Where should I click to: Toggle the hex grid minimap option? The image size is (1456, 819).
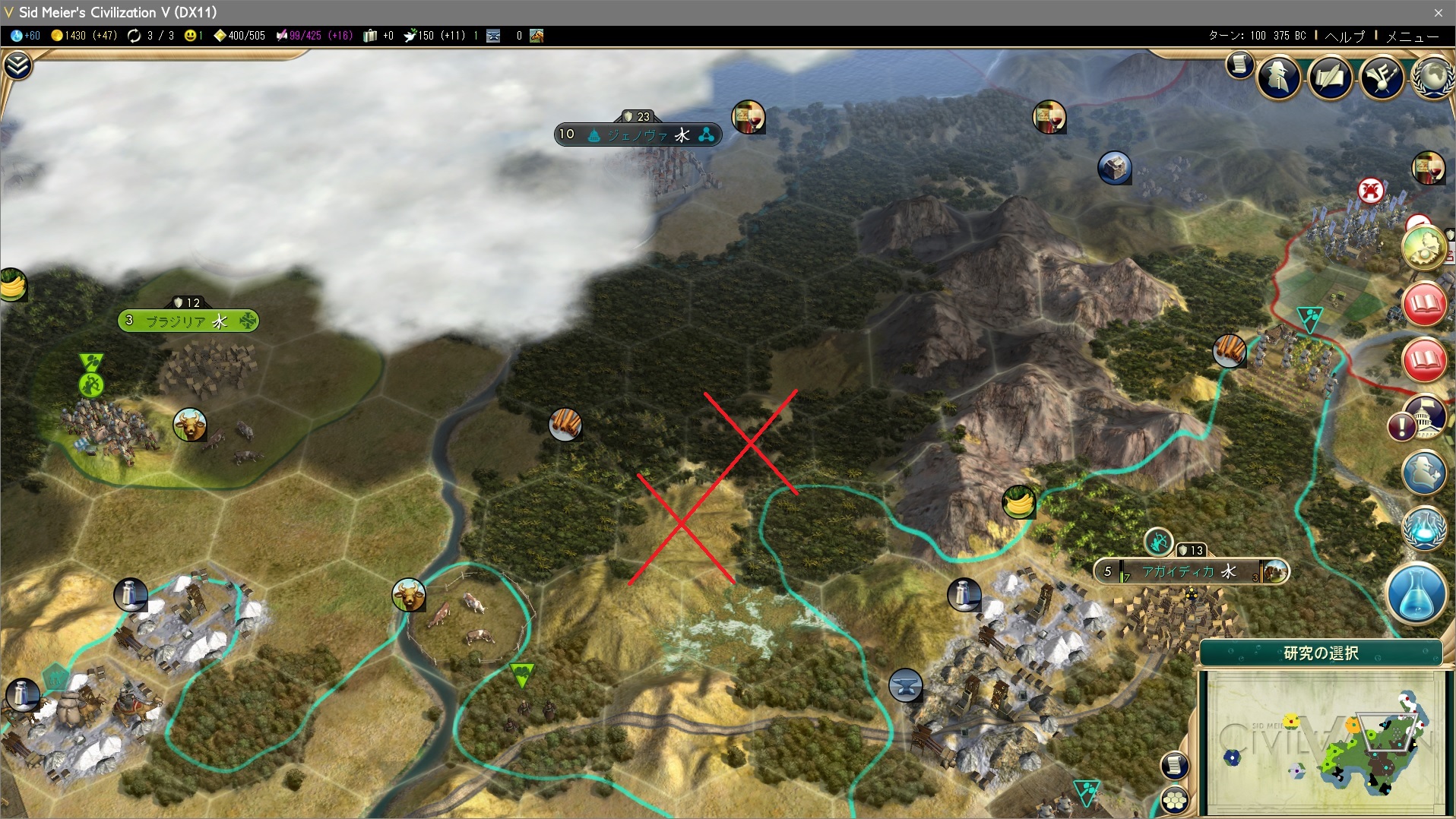click(x=1174, y=800)
